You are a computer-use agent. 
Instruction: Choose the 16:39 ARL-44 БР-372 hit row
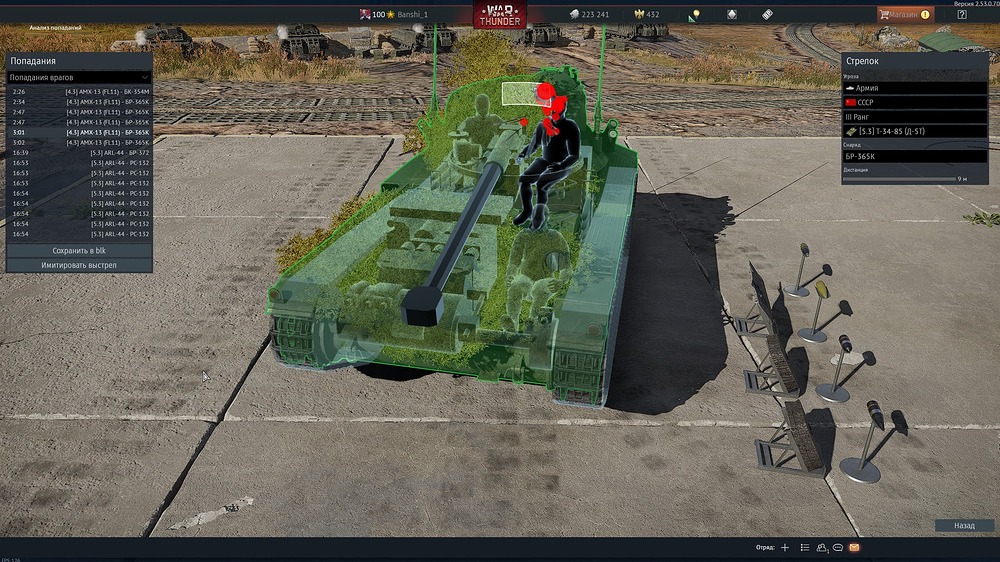80,153
